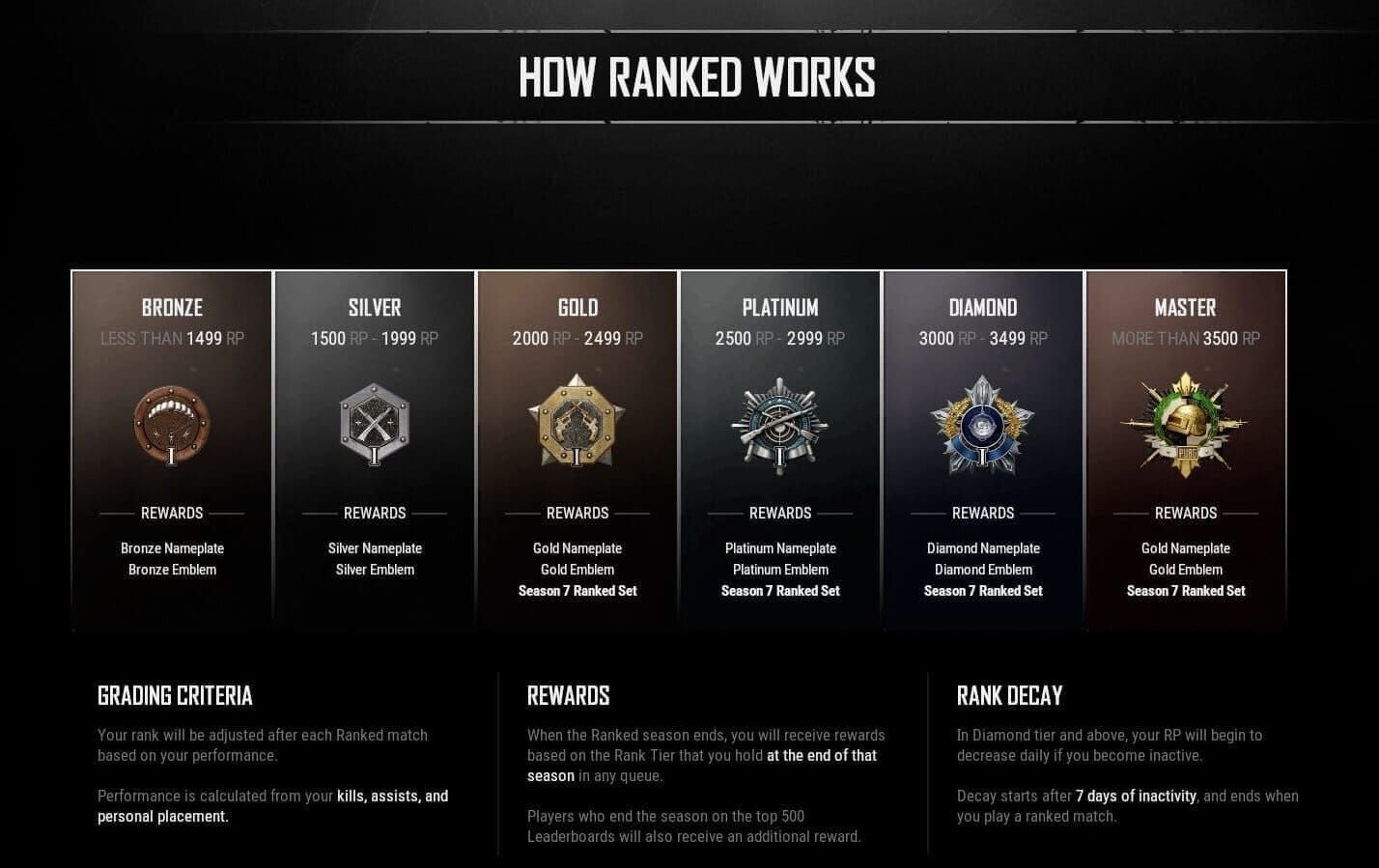Select the Bronze rank tier card
The height and width of the screenshot is (868, 1379).
point(172,450)
